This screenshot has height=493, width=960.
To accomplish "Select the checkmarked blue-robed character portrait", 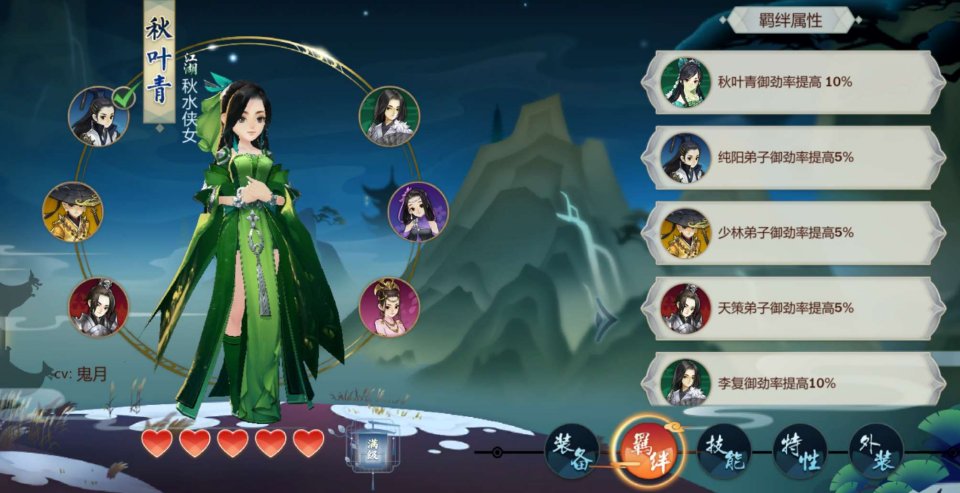I will [x=98, y=116].
